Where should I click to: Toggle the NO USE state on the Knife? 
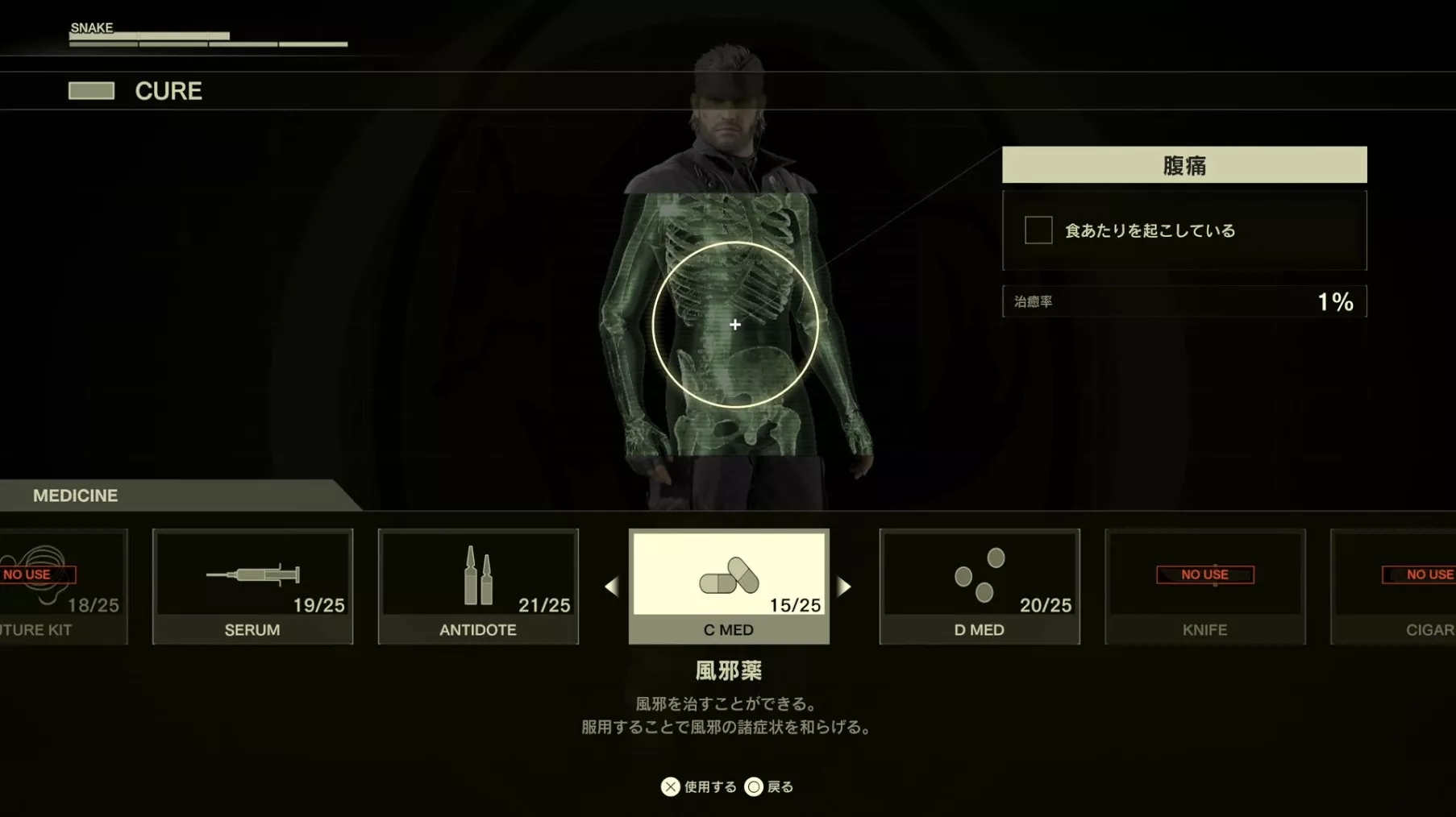click(1204, 574)
